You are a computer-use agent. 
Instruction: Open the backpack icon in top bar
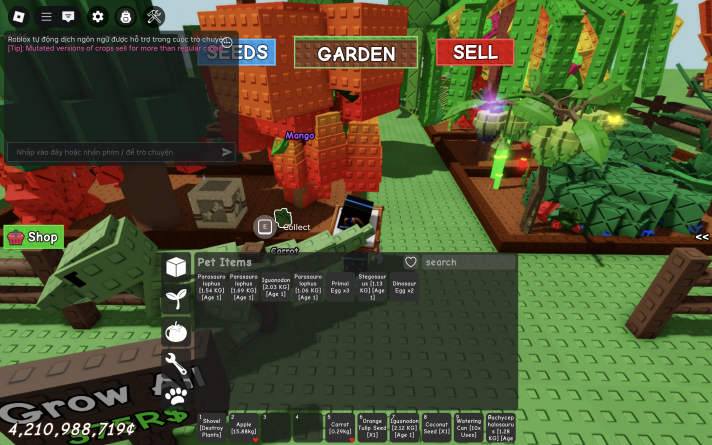coord(125,16)
